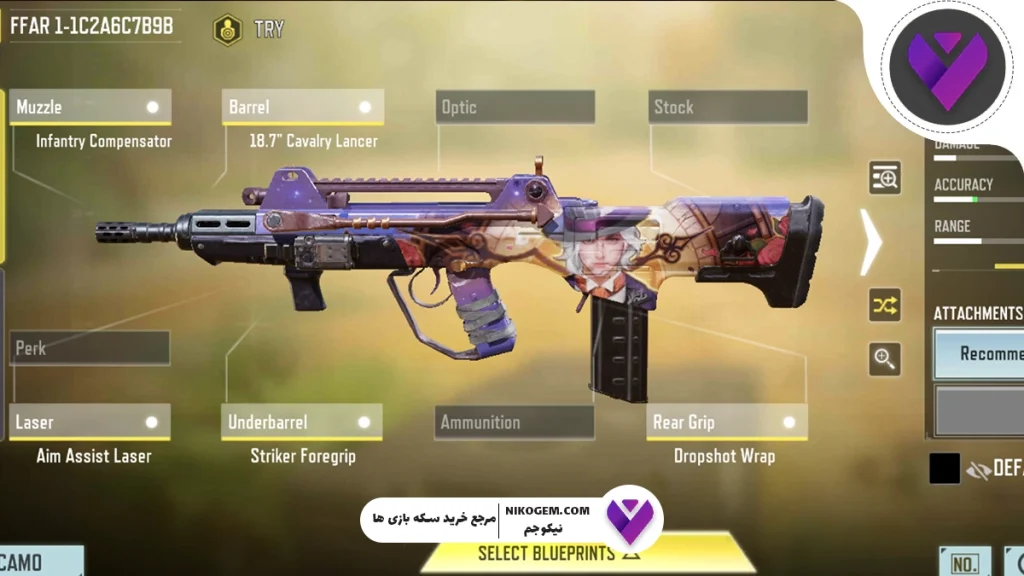Viewport: 1024px width, 576px height.
Task: Open the detailed stats list icon
Action: pyautogui.click(x=884, y=178)
